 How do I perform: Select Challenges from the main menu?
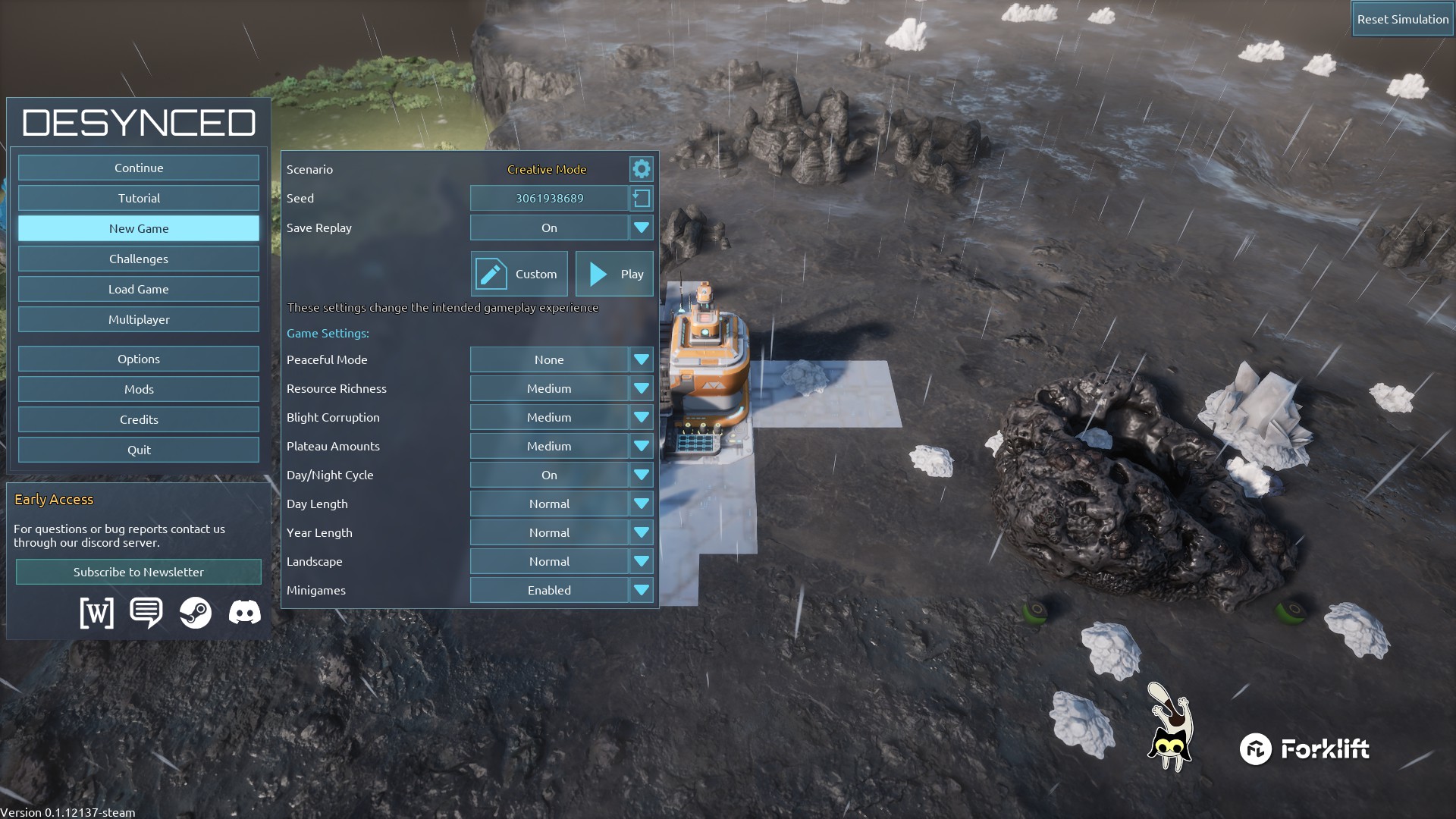pyautogui.click(x=139, y=259)
